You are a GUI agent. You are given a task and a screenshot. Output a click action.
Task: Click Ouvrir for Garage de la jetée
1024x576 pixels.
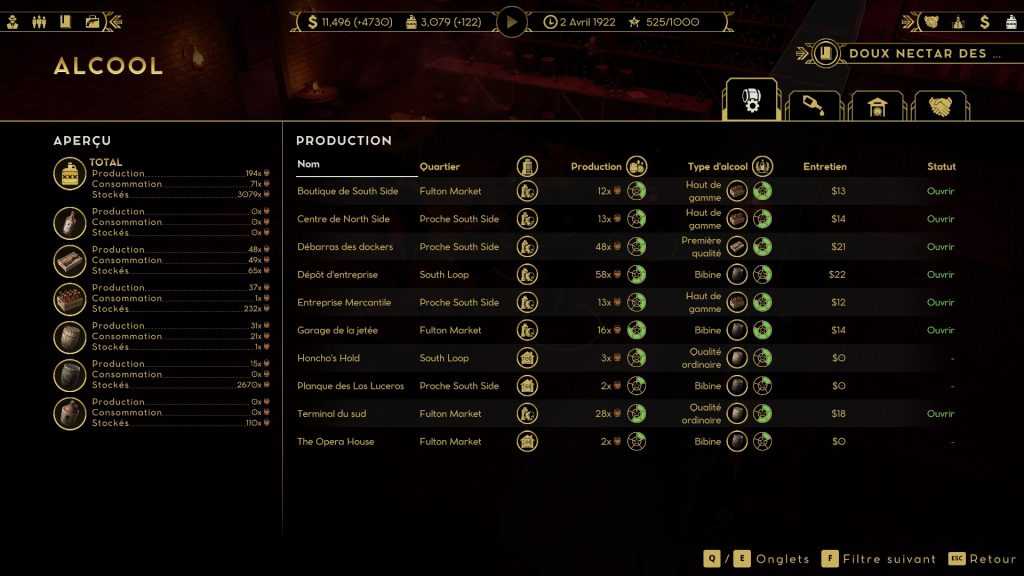pyautogui.click(x=940, y=330)
